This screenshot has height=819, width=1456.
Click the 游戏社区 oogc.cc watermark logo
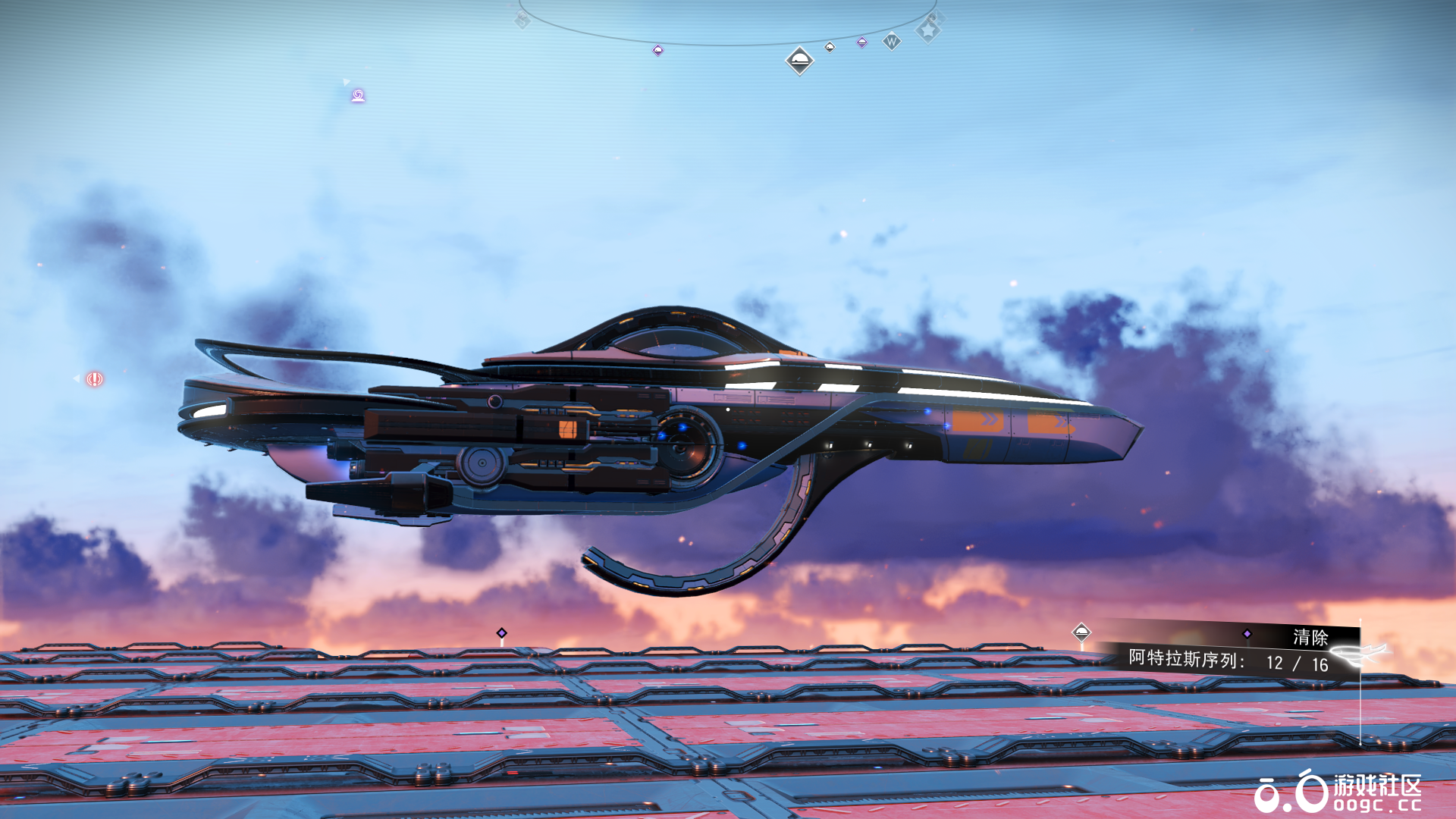(1338, 792)
